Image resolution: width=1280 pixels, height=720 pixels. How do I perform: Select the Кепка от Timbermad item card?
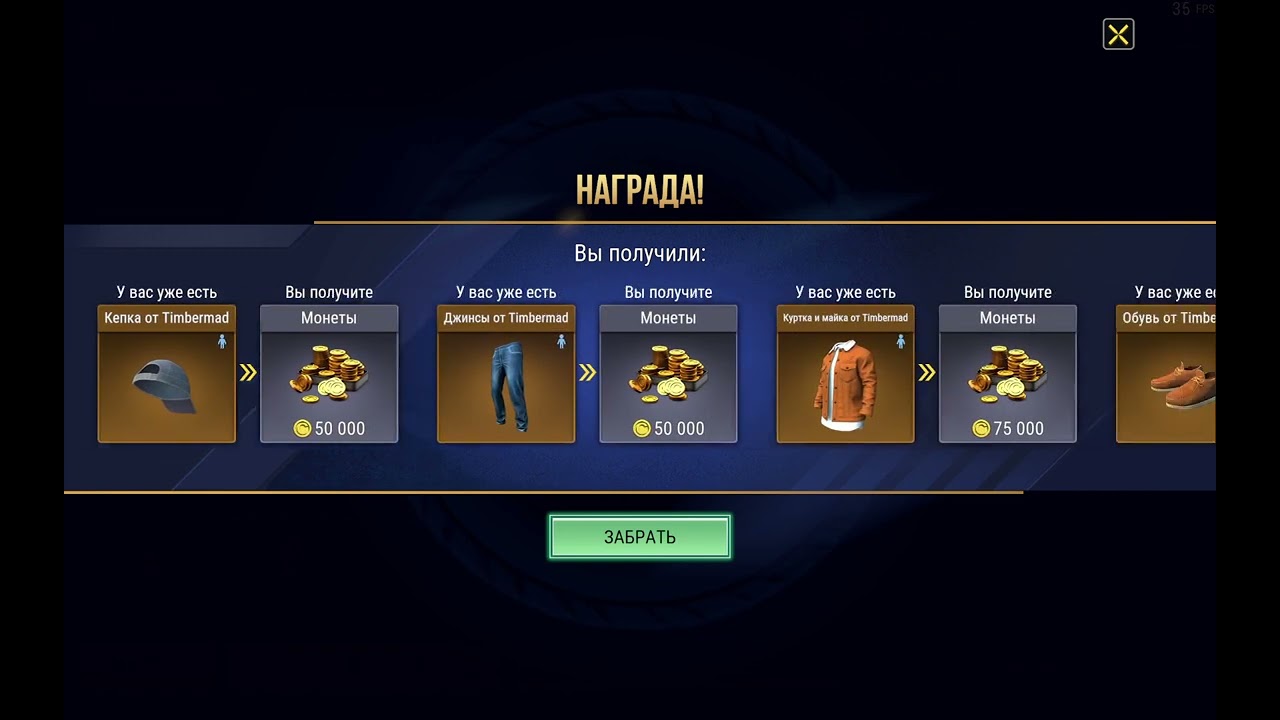coord(167,374)
